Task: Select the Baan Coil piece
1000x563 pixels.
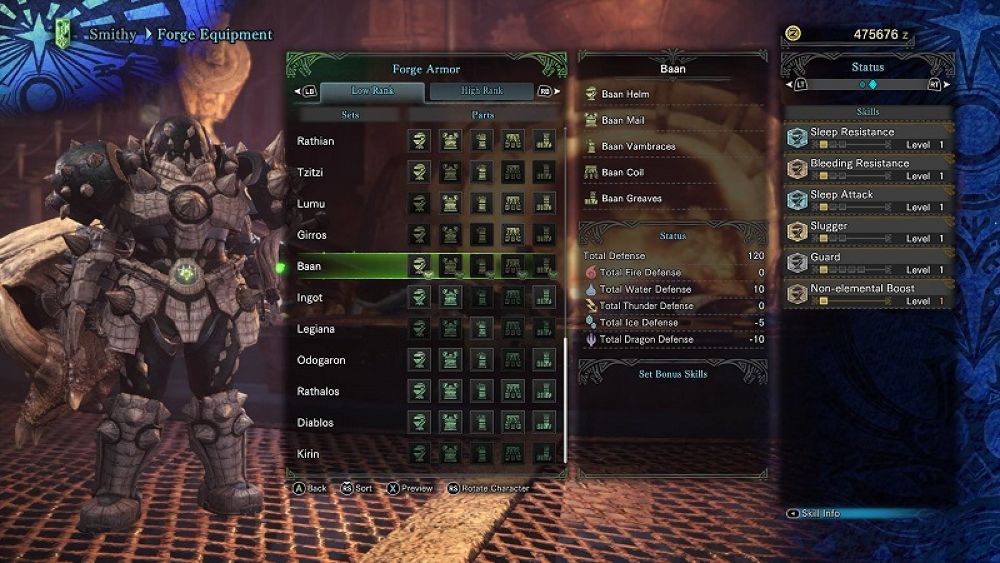Action: click(x=623, y=173)
